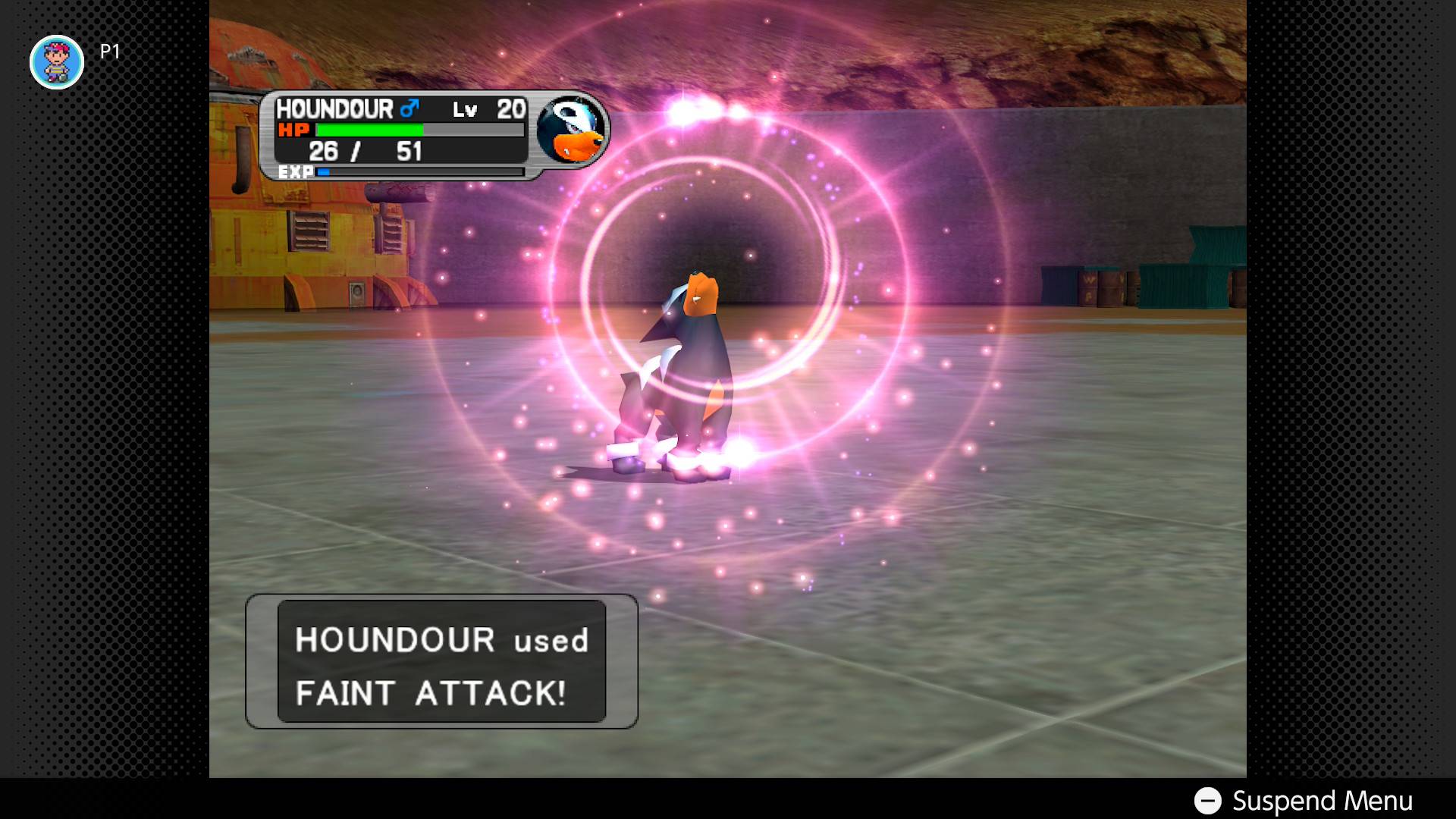Select the HOUNDOUR name tab
1456x819 pixels.
click(334, 108)
